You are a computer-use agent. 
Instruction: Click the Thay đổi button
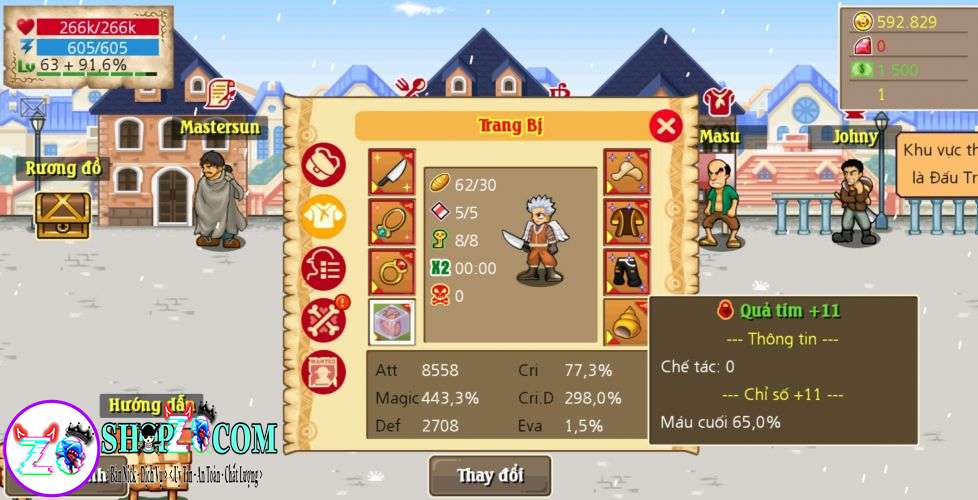tap(490, 475)
